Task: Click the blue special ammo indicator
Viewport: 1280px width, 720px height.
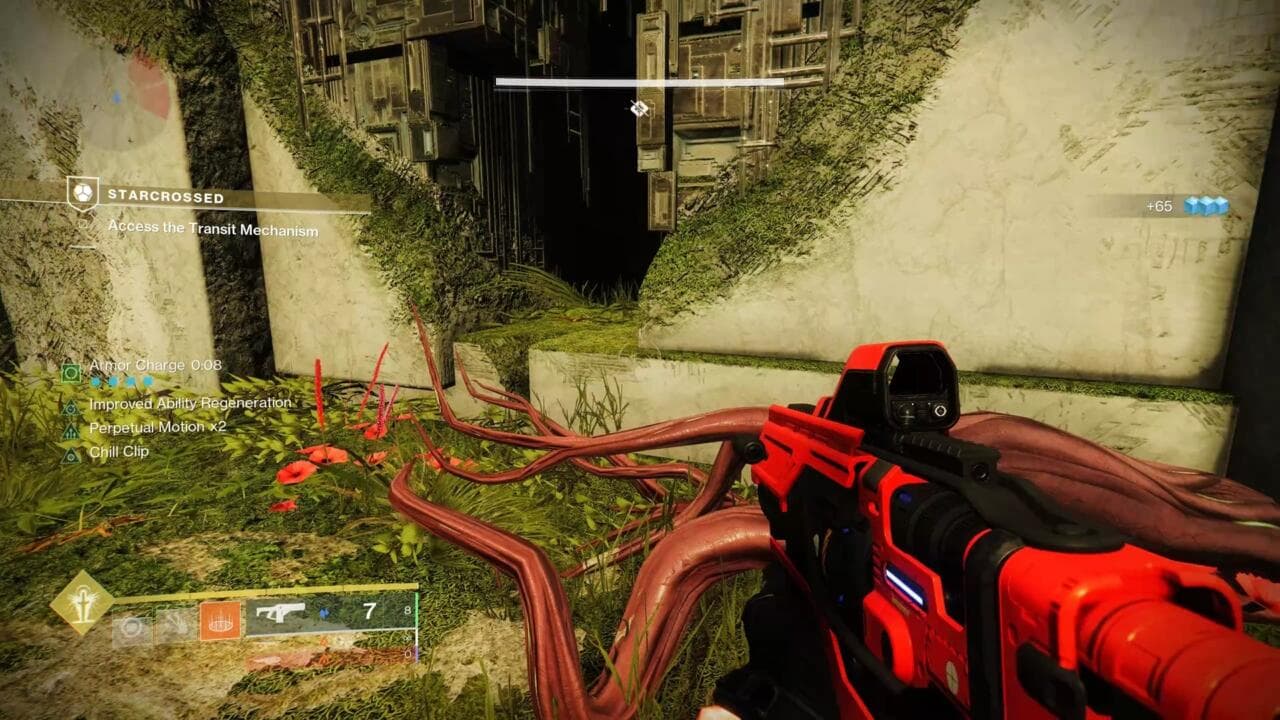Action: point(323,614)
